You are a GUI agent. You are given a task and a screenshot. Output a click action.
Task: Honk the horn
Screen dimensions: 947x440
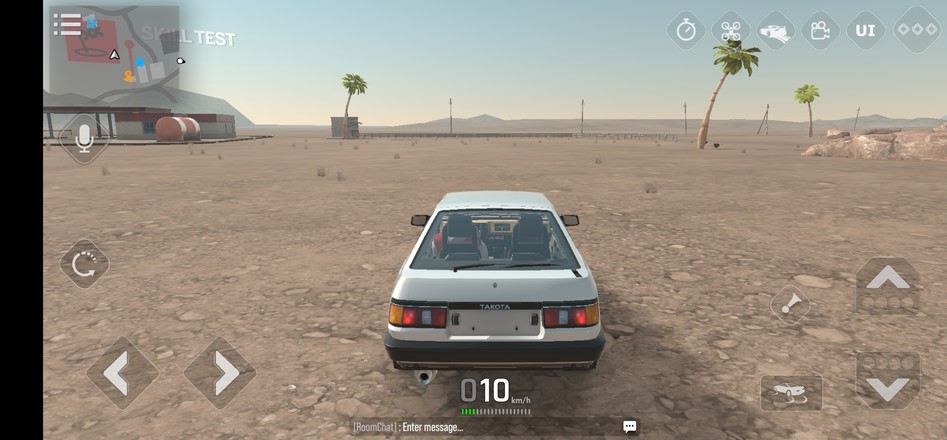tap(790, 304)
